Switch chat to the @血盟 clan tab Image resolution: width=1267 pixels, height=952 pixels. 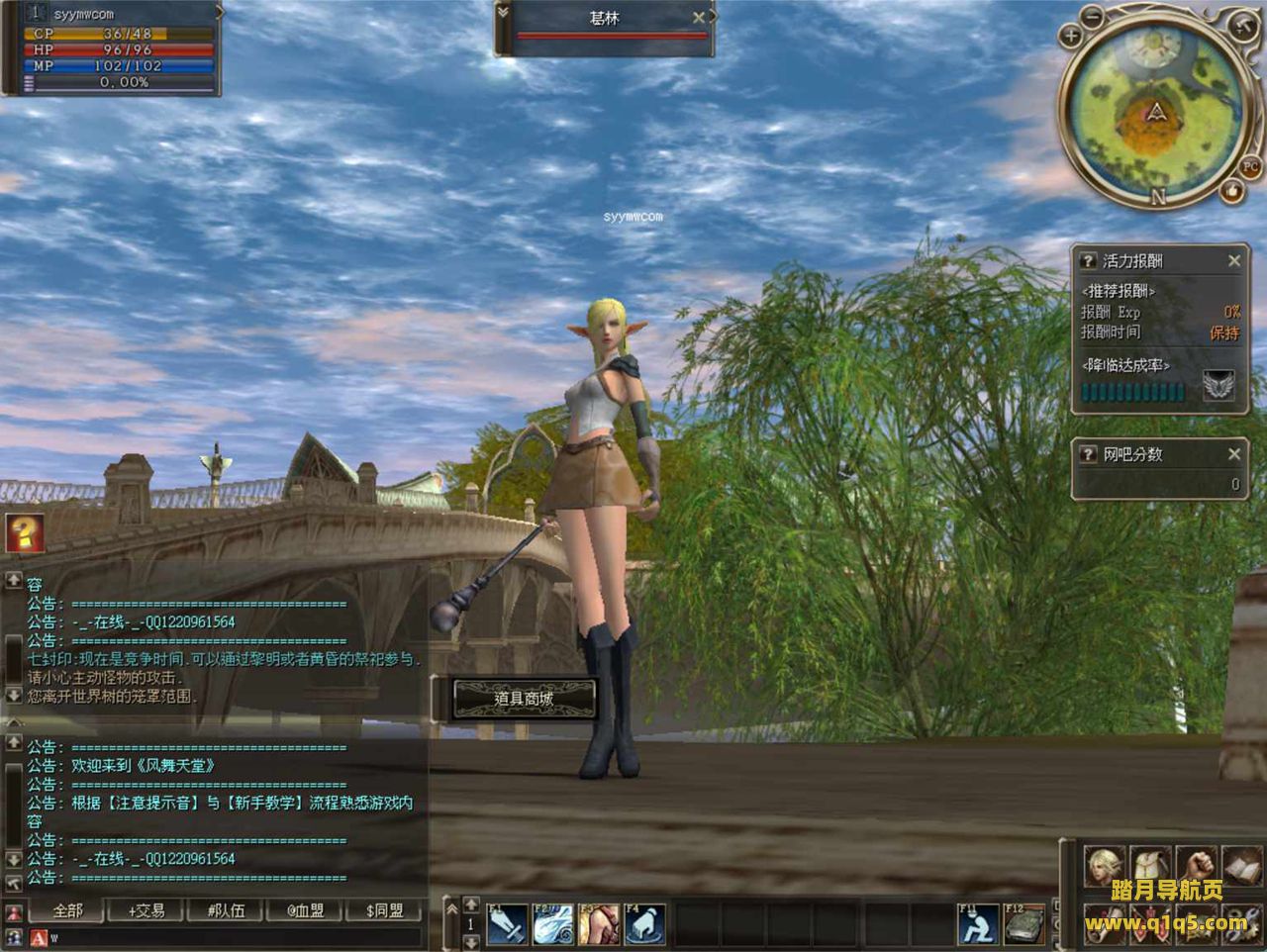[305, 910]
